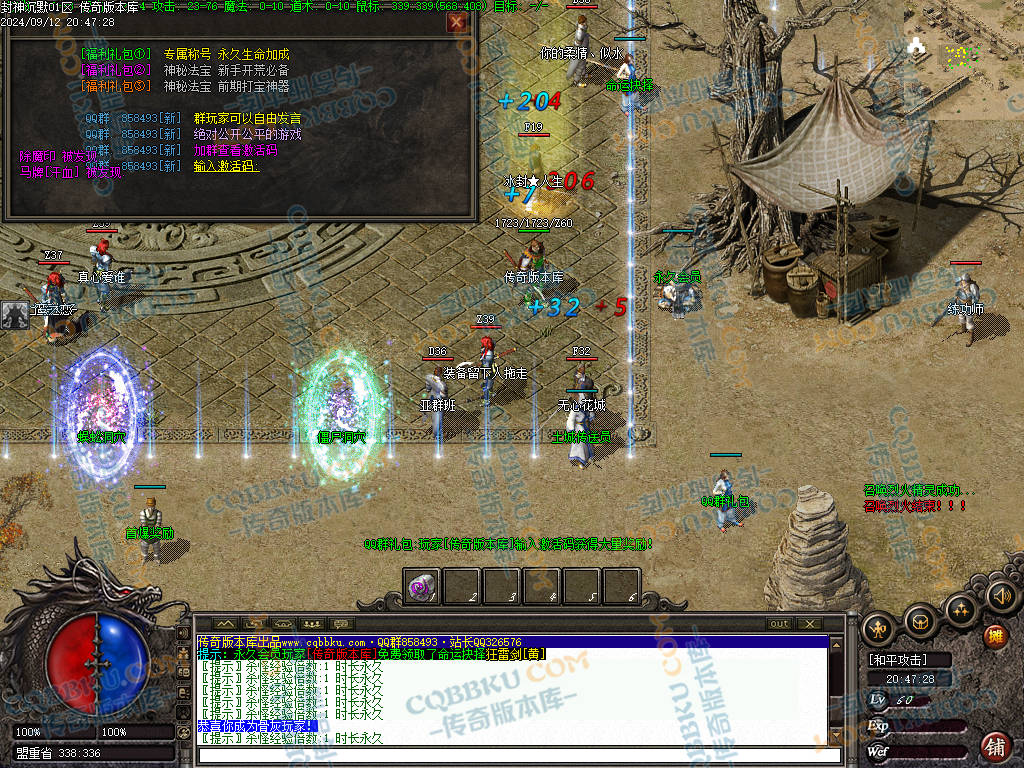
Task: Open the orange 福利礼包③ gift link
Action: 115,86
